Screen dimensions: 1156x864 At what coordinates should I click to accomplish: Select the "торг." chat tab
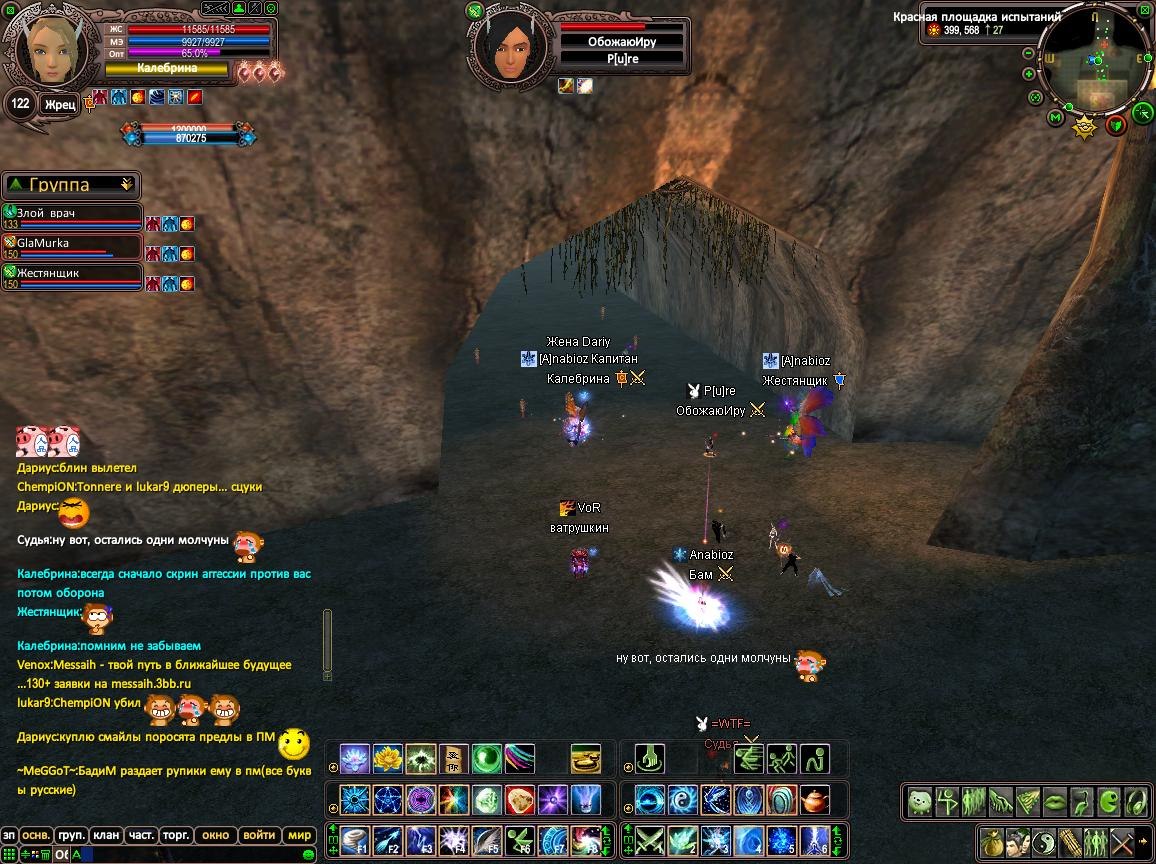coord(177,835)
